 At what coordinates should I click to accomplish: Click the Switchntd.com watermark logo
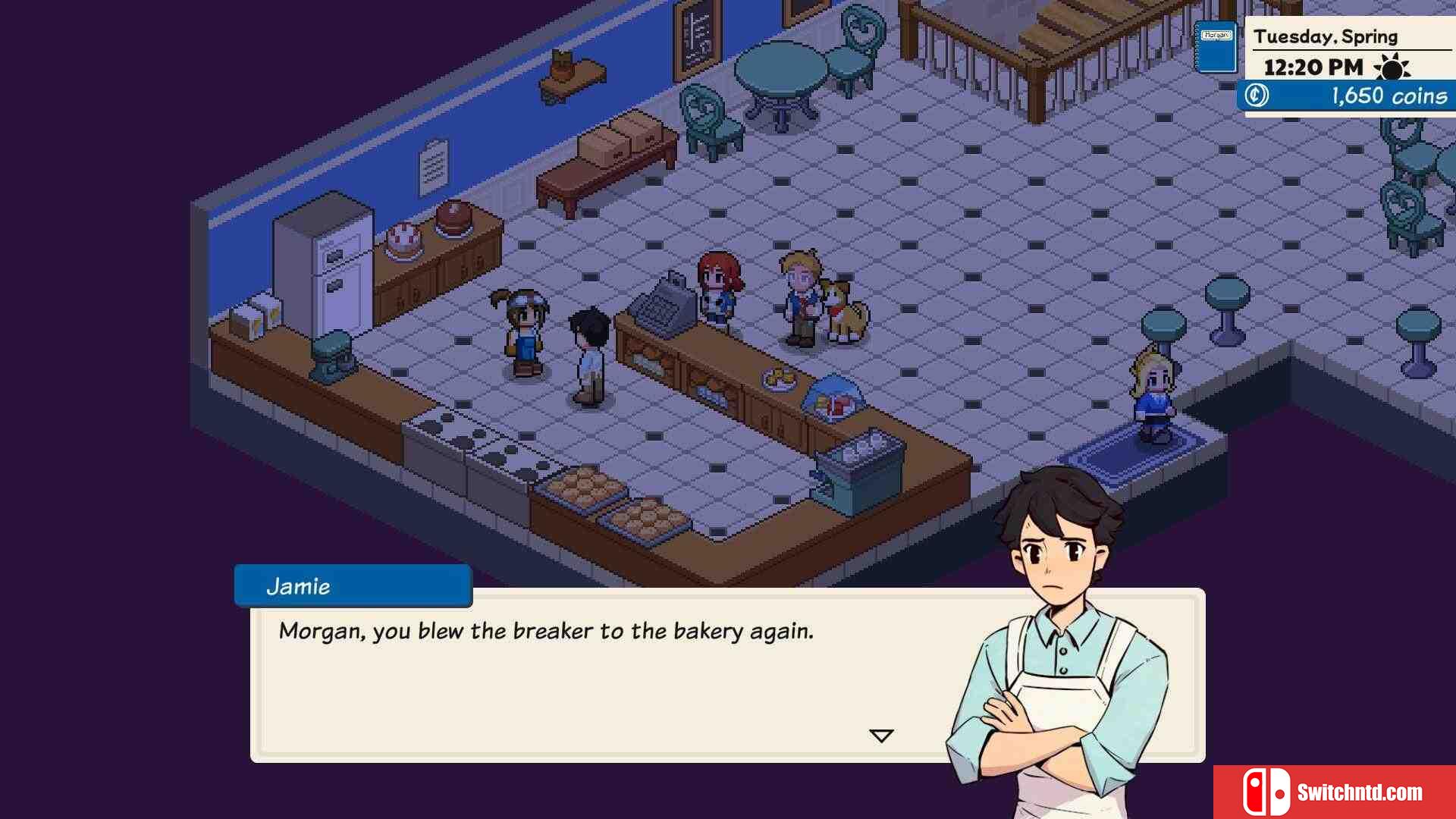pyautogui.click(x=1335, y=792)
